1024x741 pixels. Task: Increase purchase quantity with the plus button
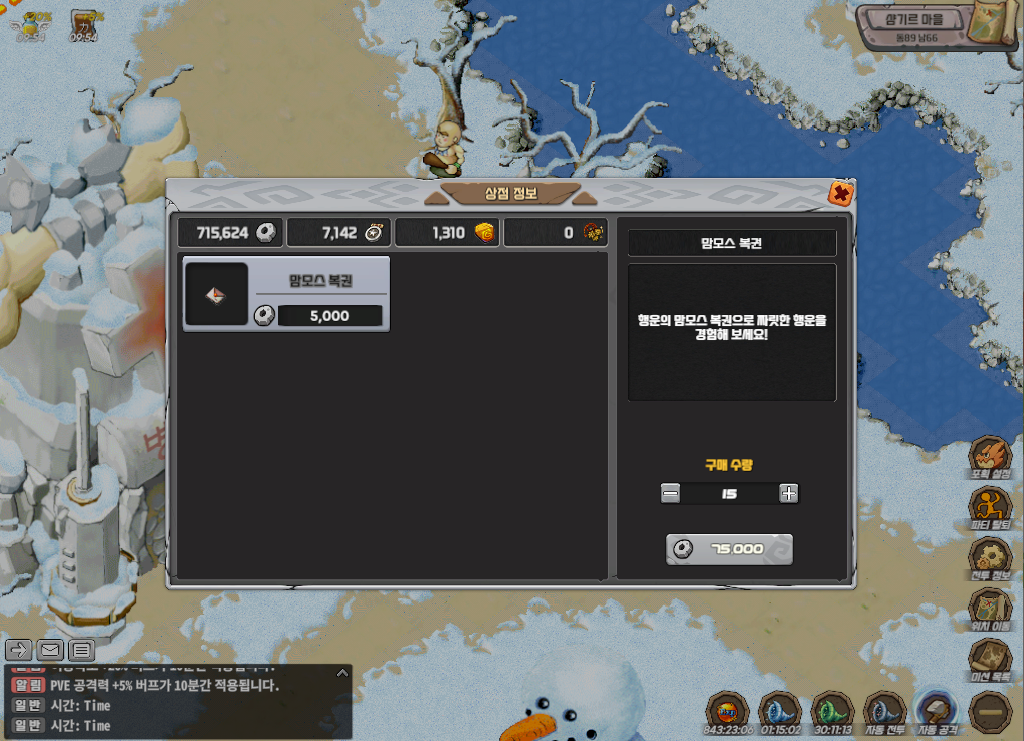(789, 493)
